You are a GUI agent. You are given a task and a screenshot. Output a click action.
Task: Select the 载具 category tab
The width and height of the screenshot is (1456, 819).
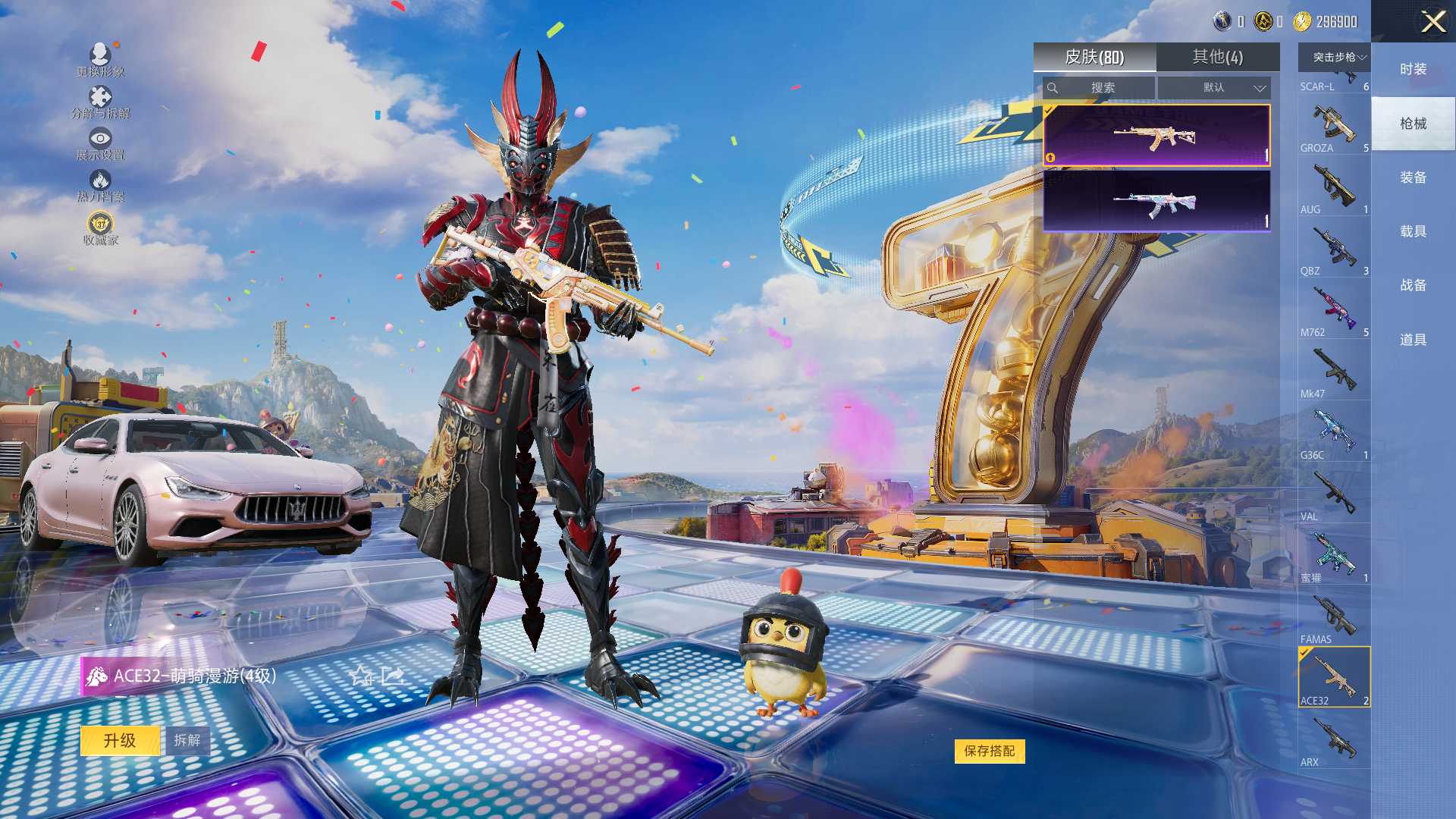click(1413, 231)
